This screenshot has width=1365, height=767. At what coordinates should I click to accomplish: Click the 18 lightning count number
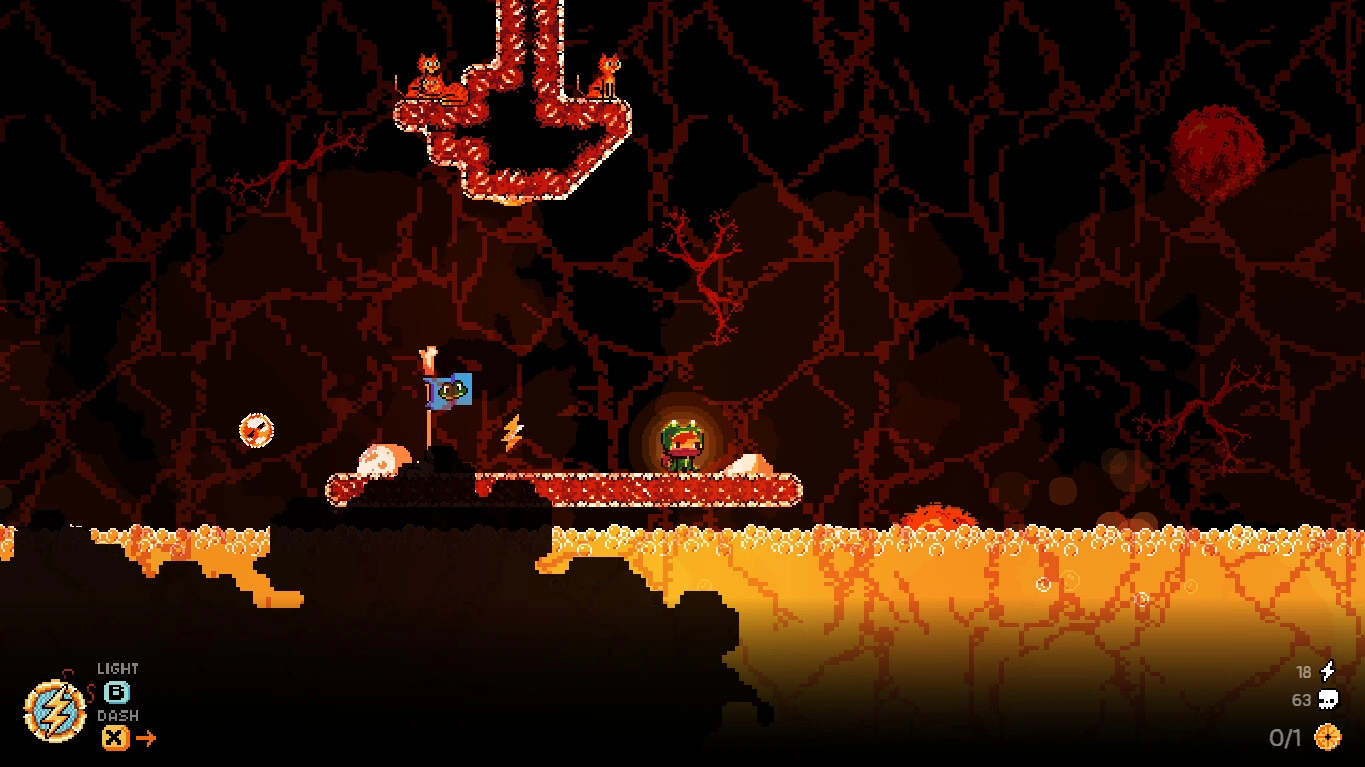[x=1303, y=672]
